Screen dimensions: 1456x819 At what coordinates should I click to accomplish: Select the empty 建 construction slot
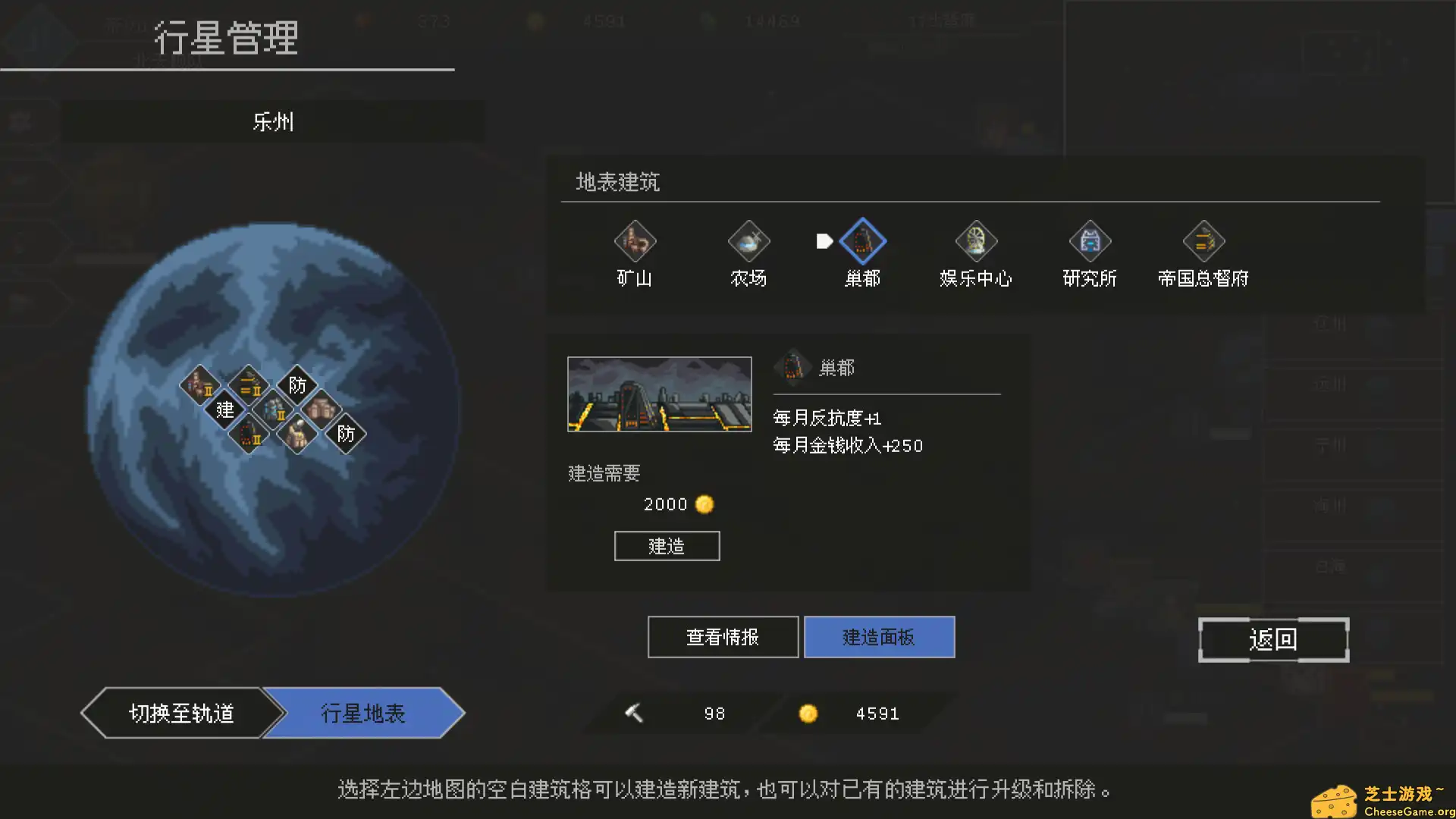(224, 410)
